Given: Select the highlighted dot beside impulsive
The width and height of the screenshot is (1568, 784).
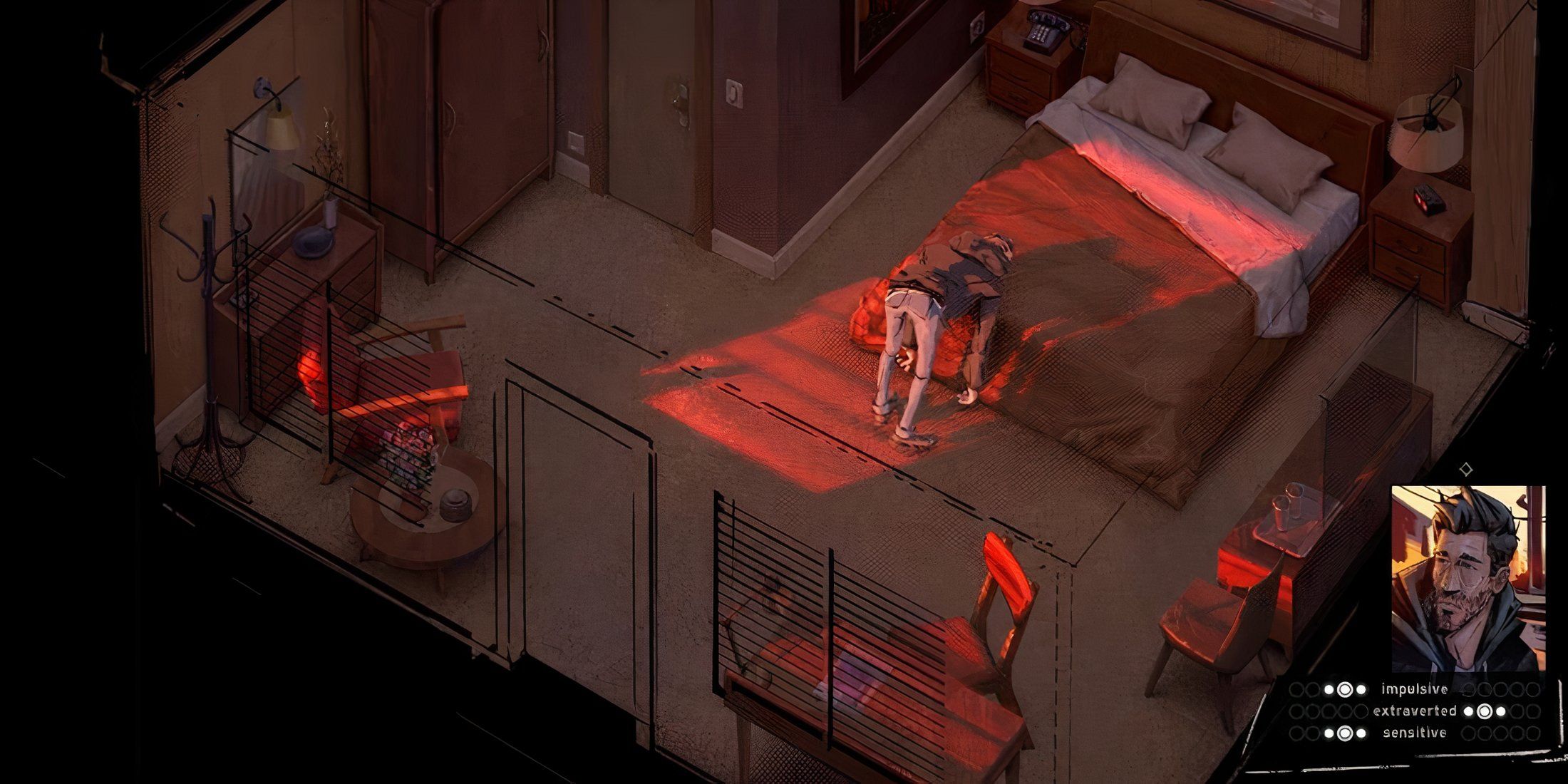Looking at the screenshot, I should (1345, 689).
